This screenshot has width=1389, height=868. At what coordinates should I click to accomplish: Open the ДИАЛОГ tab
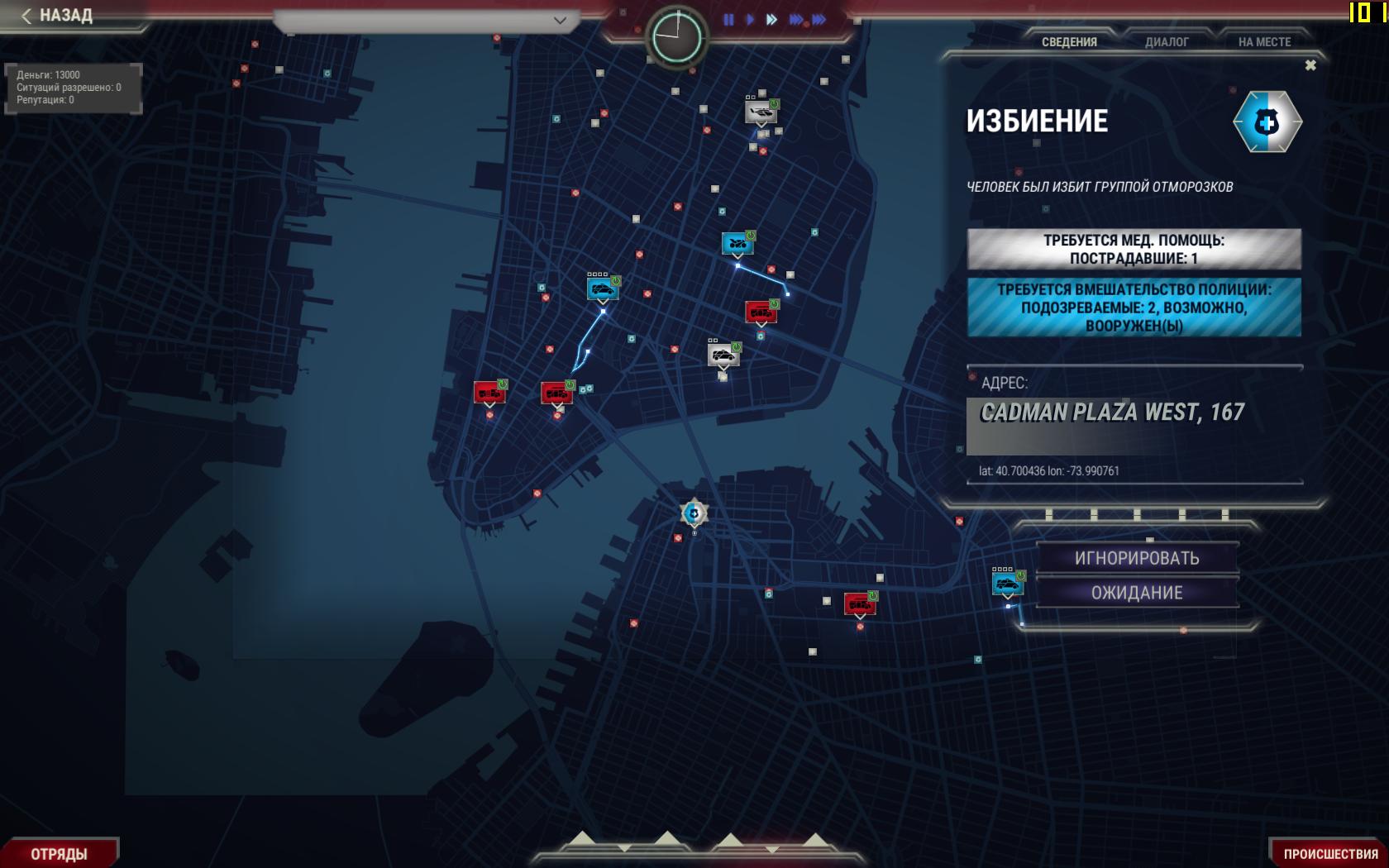click(x=1167, y=42)
